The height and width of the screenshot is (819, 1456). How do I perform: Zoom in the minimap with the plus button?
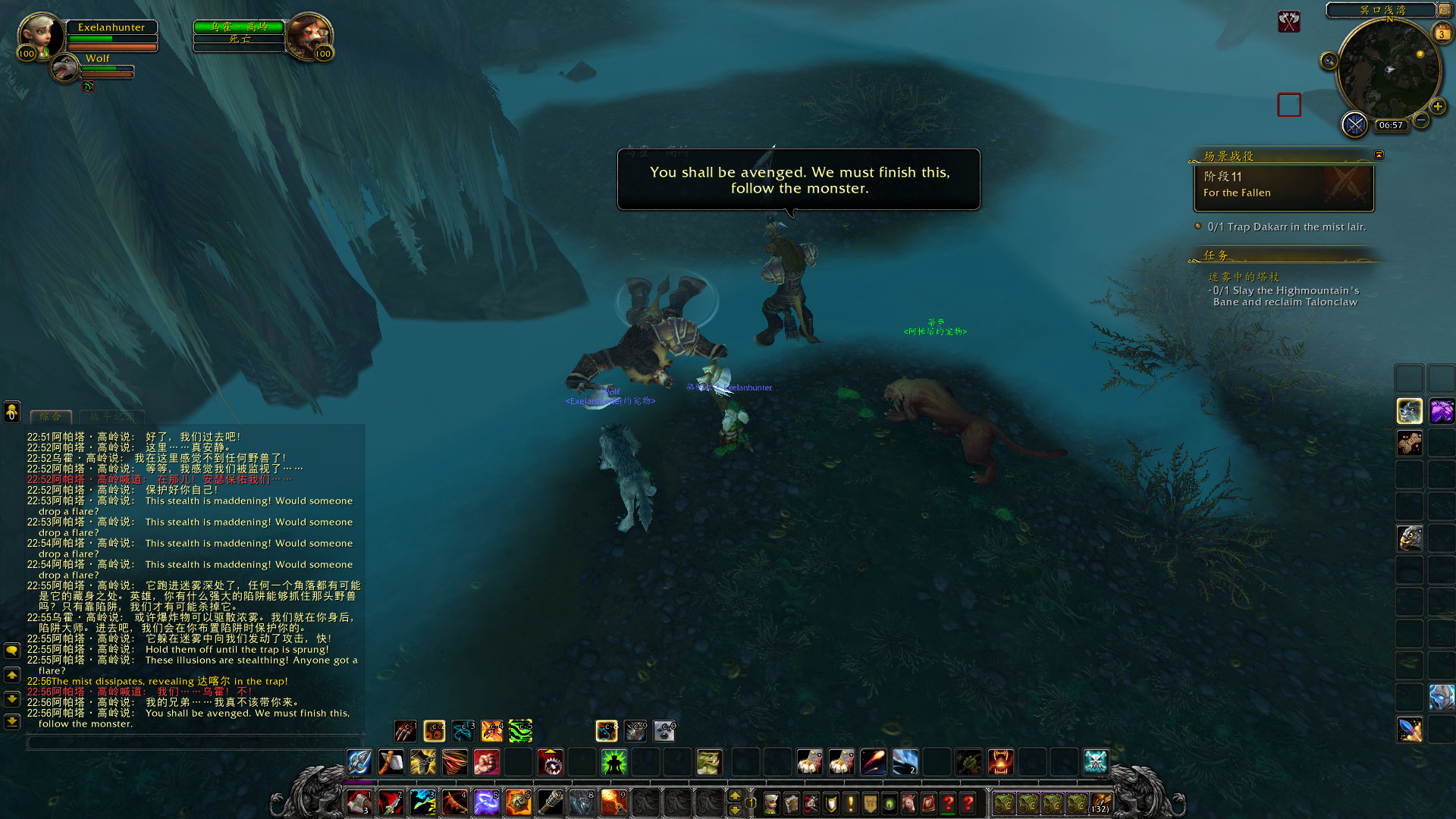click(1437, 107)
